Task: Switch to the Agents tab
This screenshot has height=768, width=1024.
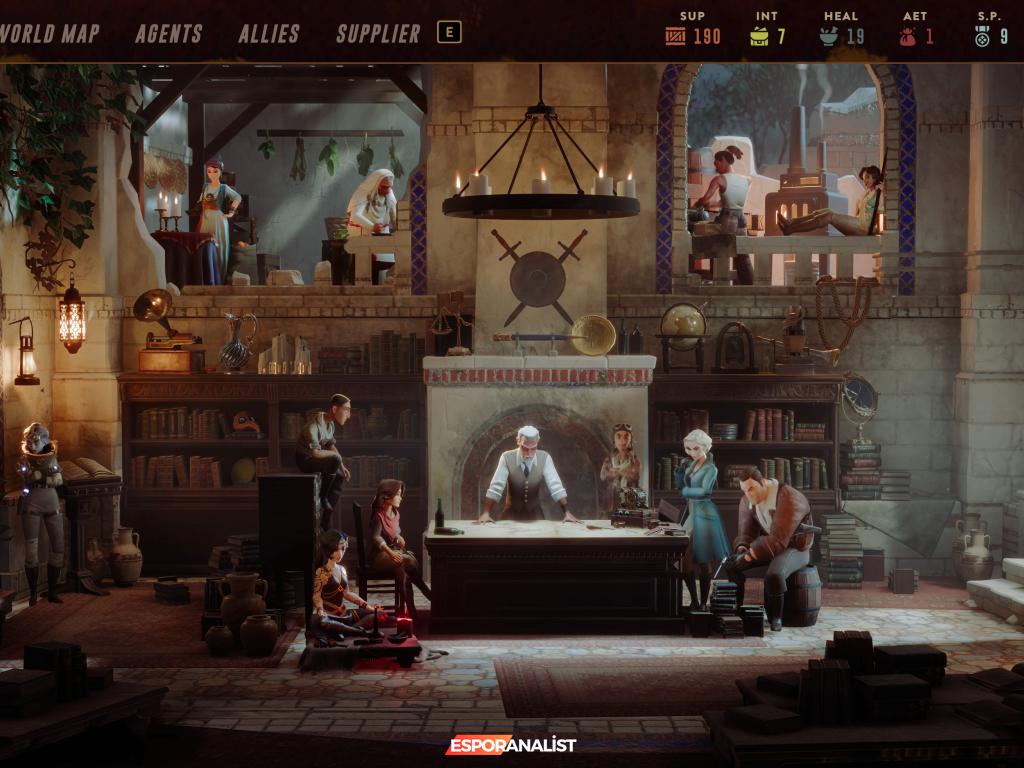Action: pyautogui.click(x=168, y=33)
